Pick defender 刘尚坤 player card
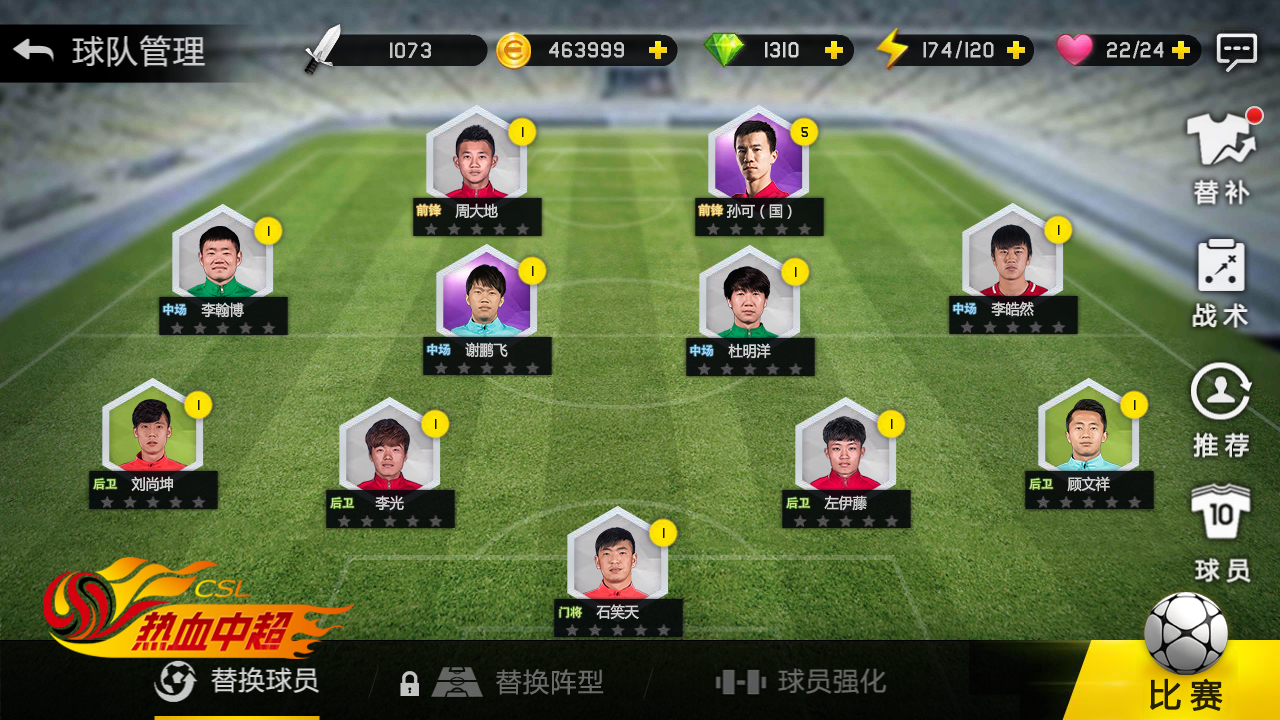The width and height of the screenshot is (1280, 720). click(x=153, y=437)
